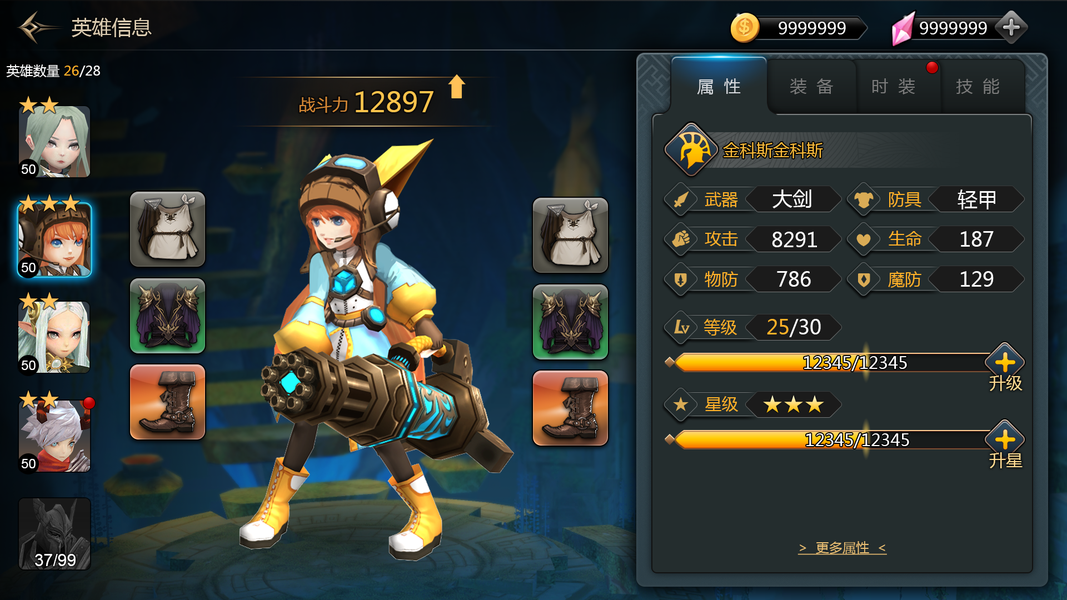Viewport: 1067px width, 600px height.
Task: Open the 装备 tab
Action: tap(811, 87)
